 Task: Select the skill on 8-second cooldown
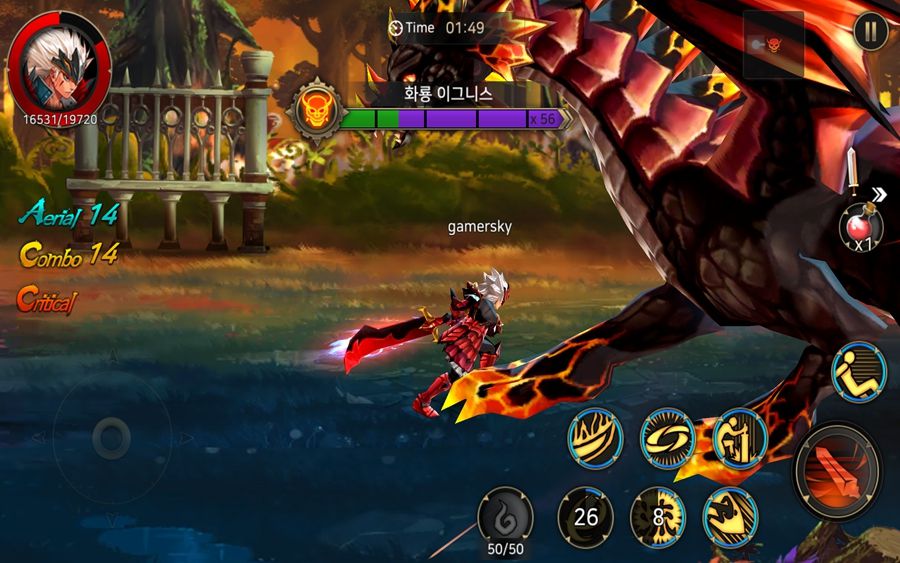point(657,516)
